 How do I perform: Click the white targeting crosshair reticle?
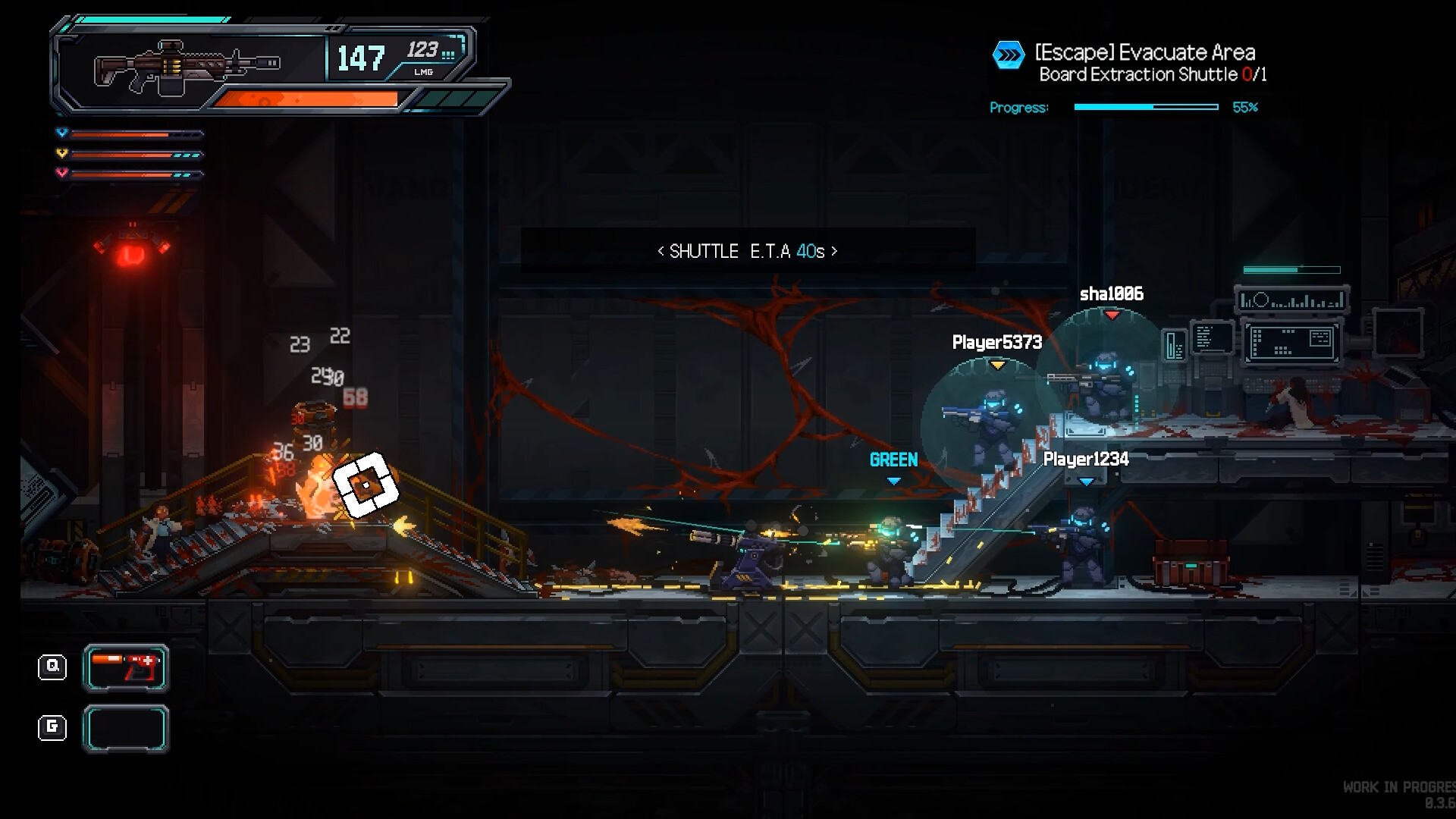(365, 485)
